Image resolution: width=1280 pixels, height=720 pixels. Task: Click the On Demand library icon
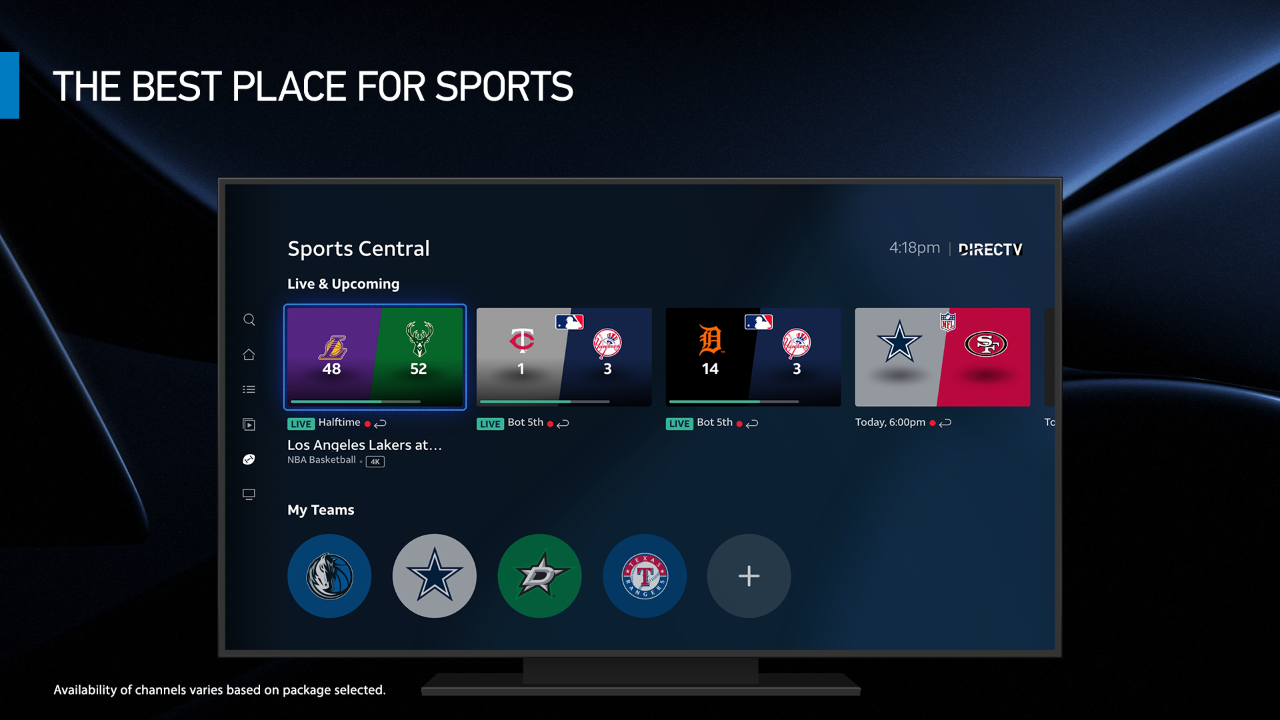pyautogui.click(x=249, y=424)
